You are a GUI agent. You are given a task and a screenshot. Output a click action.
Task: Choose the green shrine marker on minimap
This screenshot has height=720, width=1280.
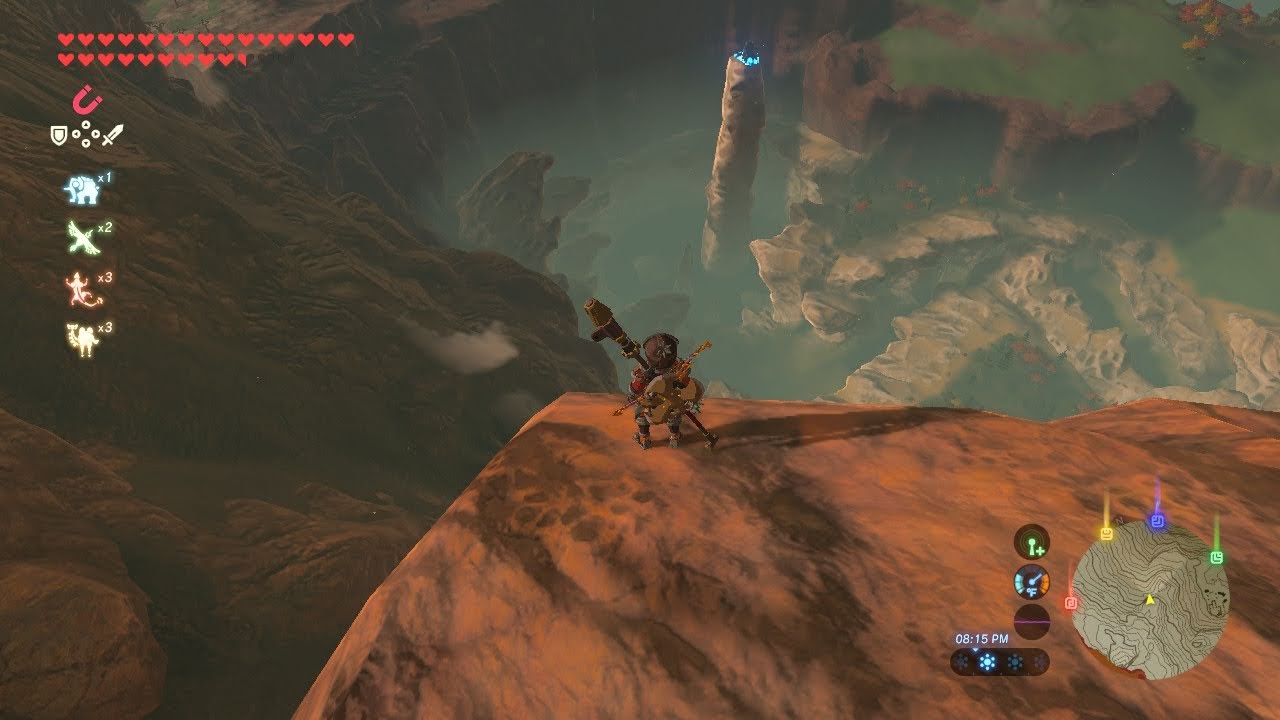(1216, 557)
